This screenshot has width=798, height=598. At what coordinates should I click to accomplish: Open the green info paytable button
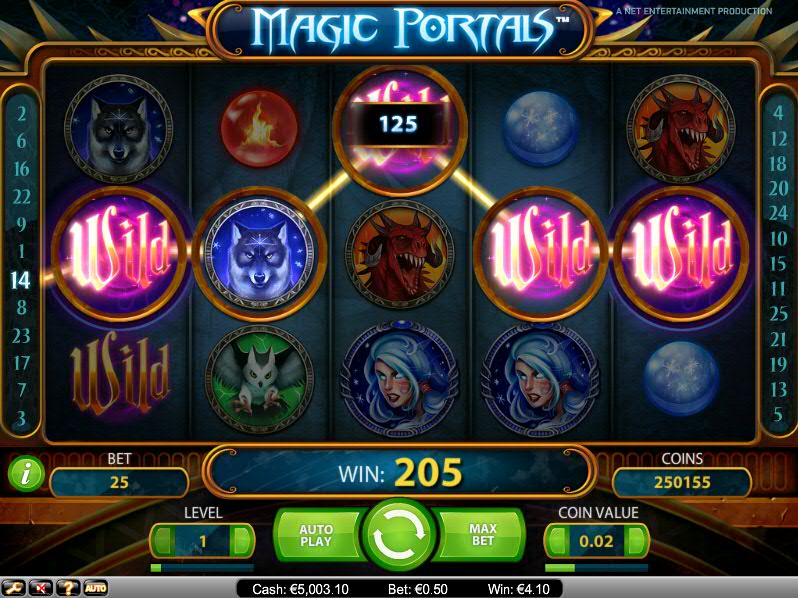coord(25,473)
